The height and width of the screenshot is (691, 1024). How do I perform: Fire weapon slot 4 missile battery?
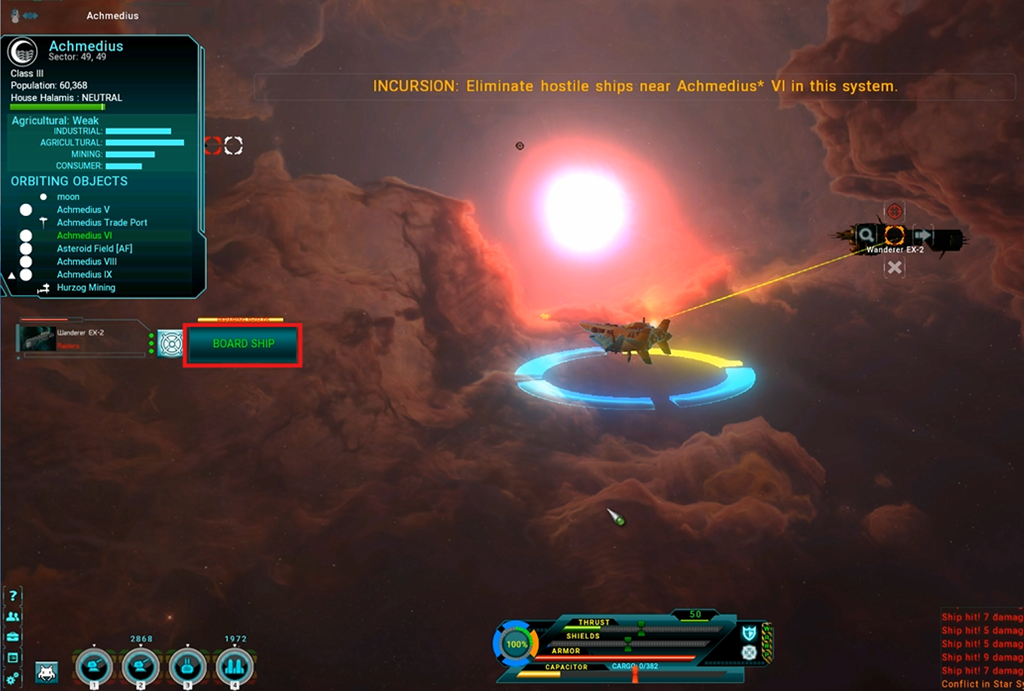(x=234, y=665)
